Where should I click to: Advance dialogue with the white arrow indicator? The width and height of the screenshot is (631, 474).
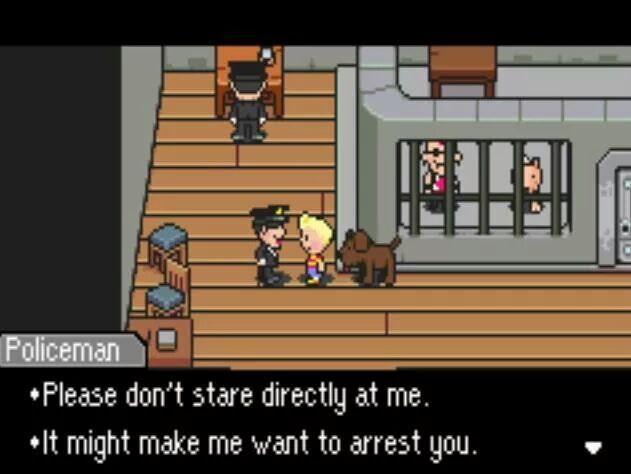[x=593, y=446]
